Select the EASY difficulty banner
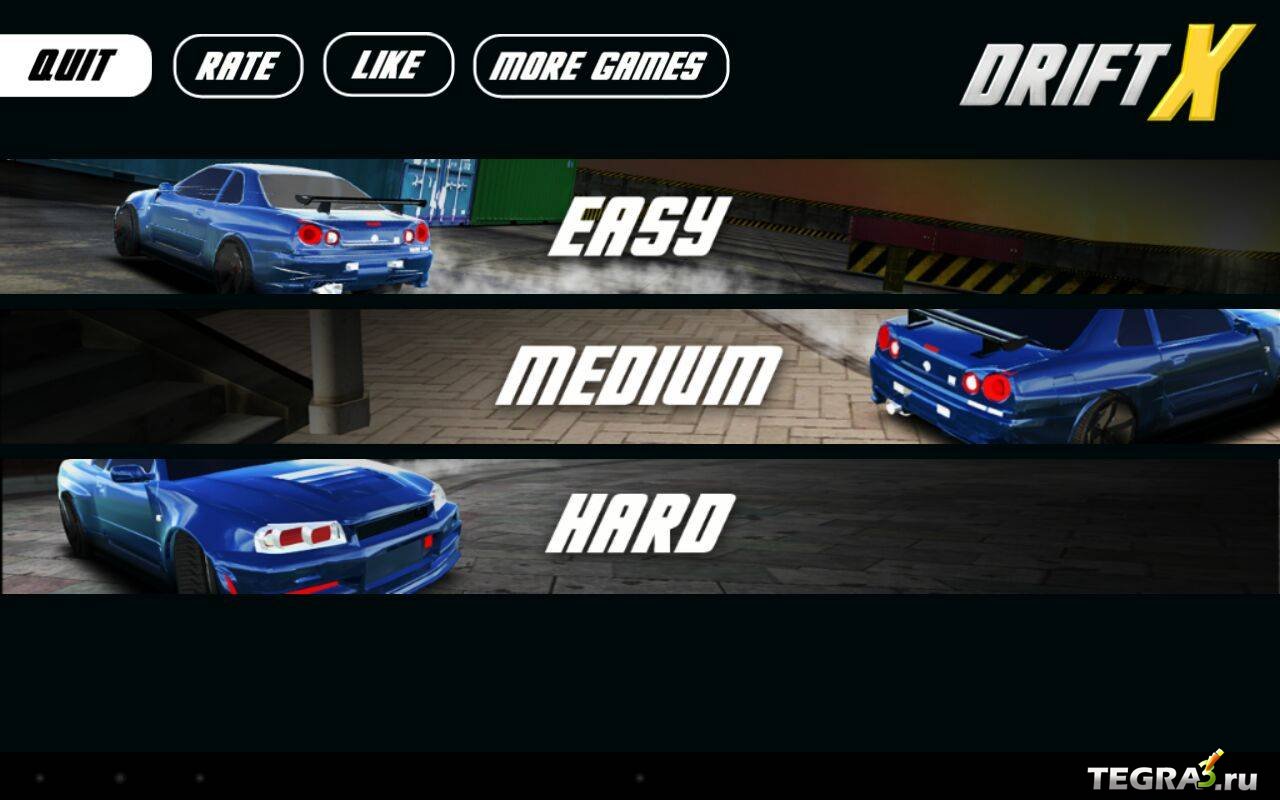 point(640,226)
